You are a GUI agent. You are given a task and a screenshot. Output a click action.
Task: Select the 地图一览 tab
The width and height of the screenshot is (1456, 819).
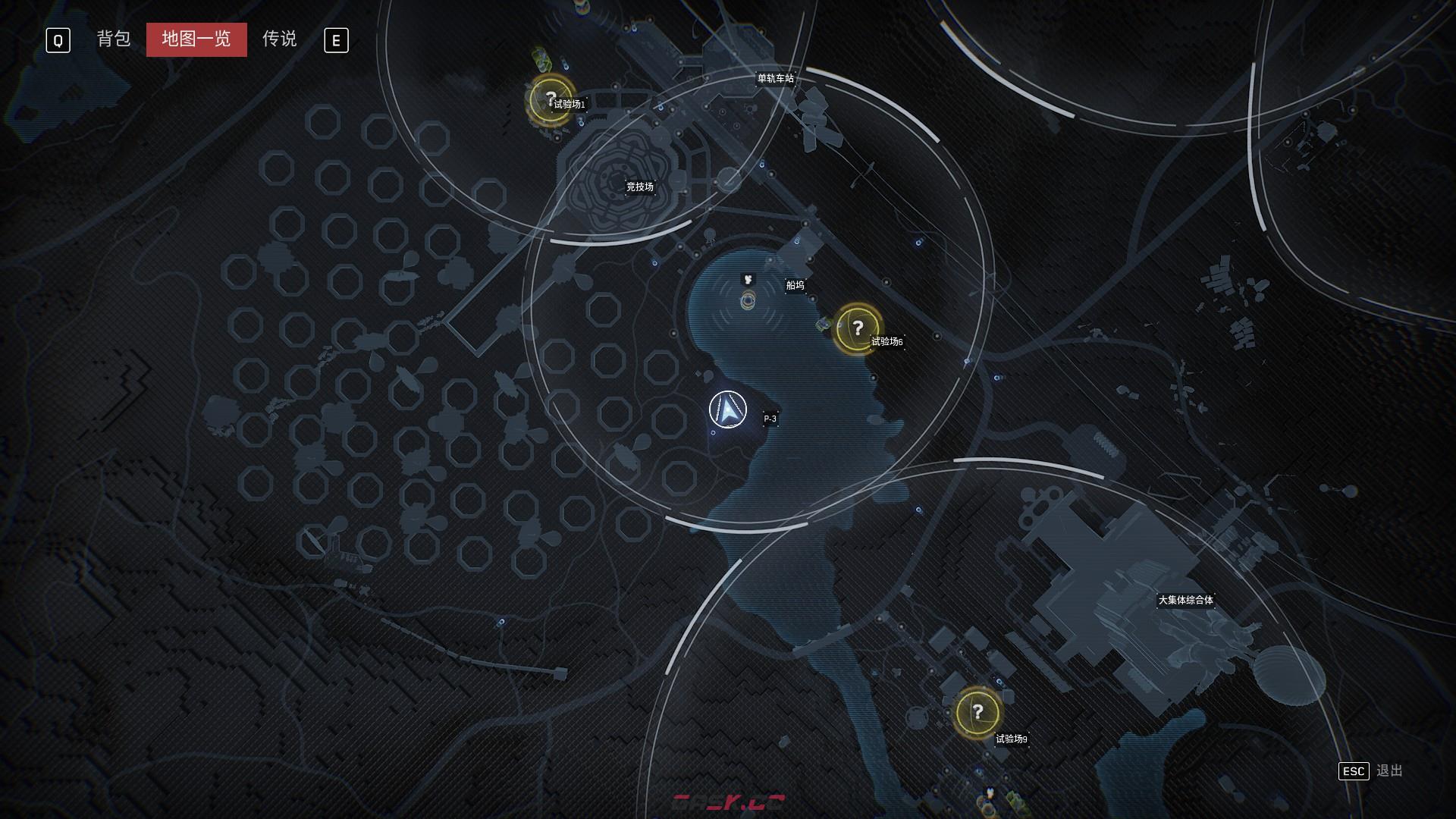coord(196,39)
